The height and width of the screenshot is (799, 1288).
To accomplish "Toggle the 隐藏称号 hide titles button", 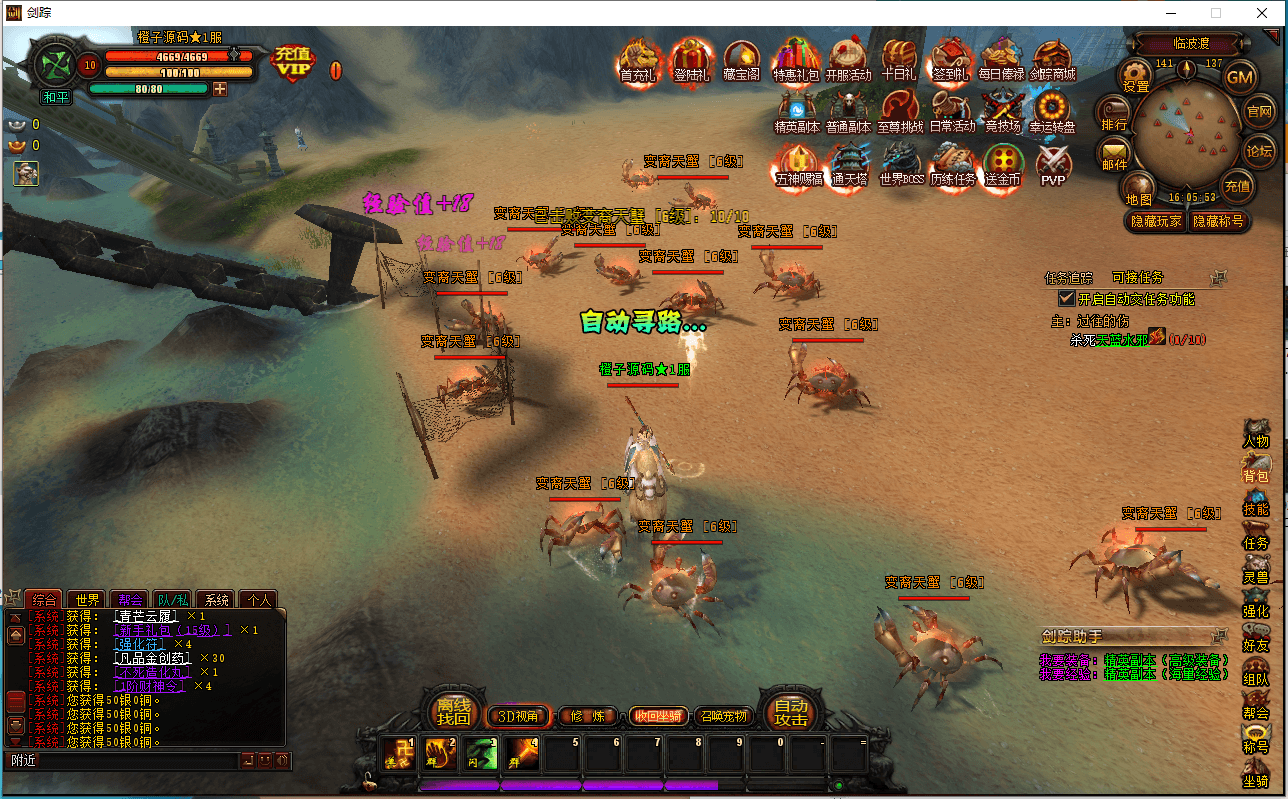I will click(x=1217, y=221).
